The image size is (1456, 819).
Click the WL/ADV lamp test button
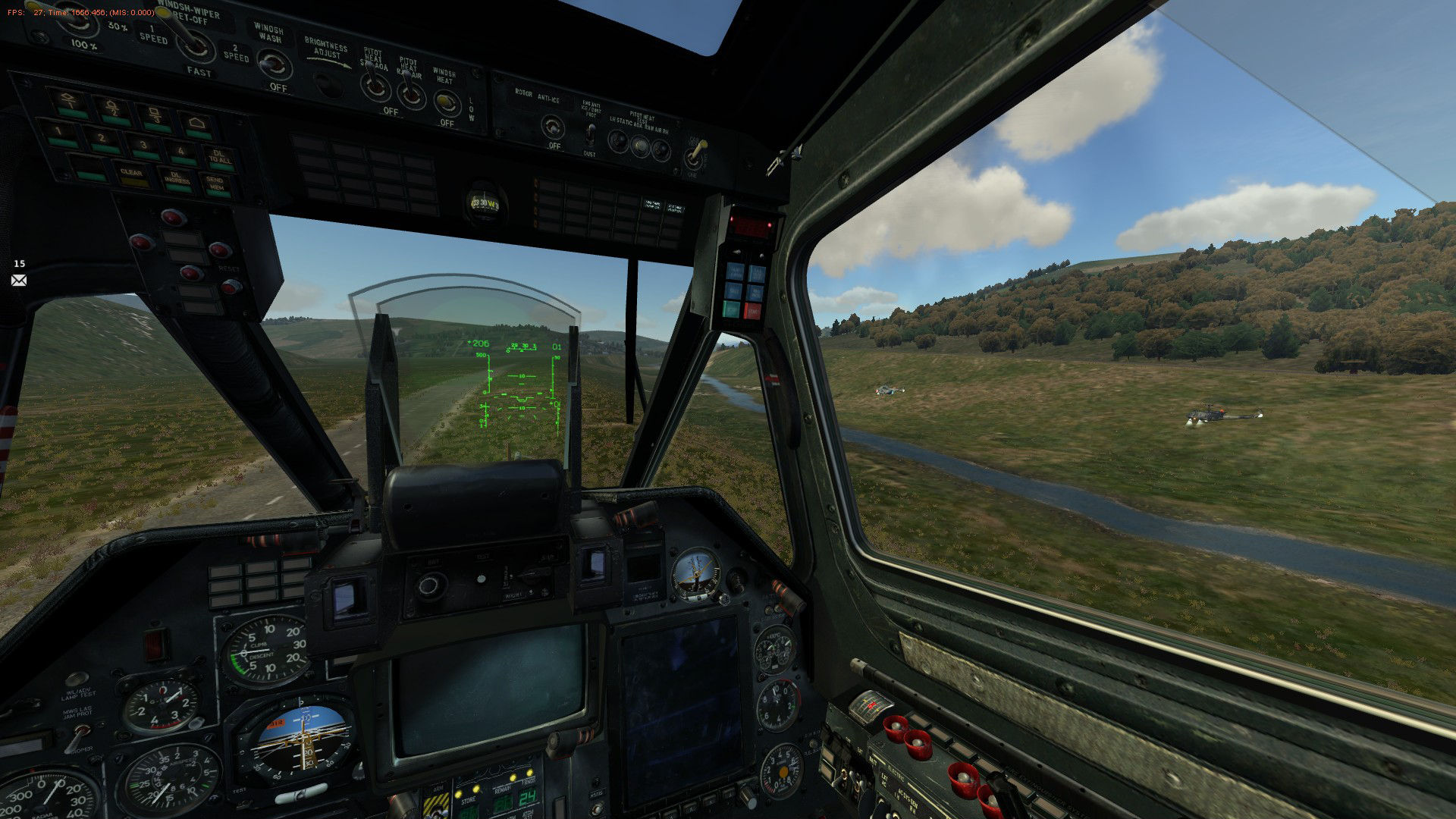pyautogui.click(x=76, y=679)
